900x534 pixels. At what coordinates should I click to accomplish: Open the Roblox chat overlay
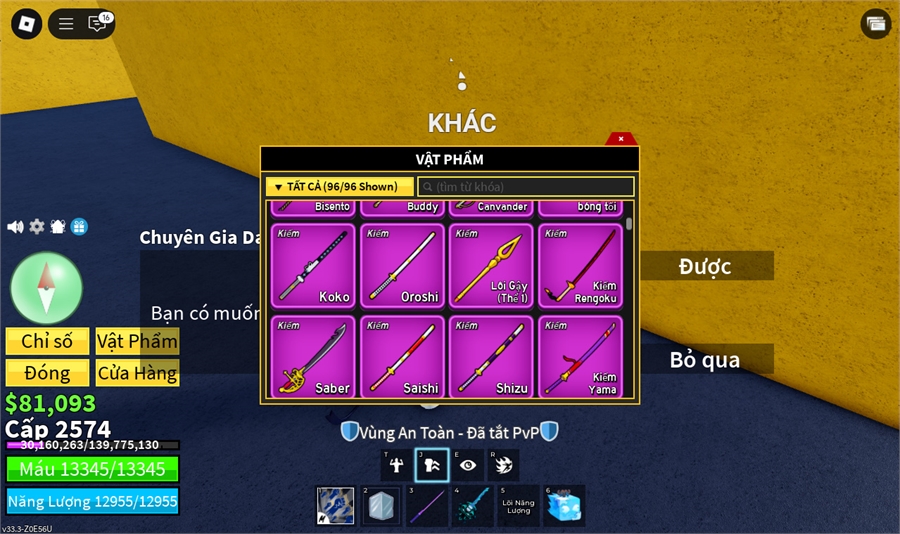pos(98,24)
